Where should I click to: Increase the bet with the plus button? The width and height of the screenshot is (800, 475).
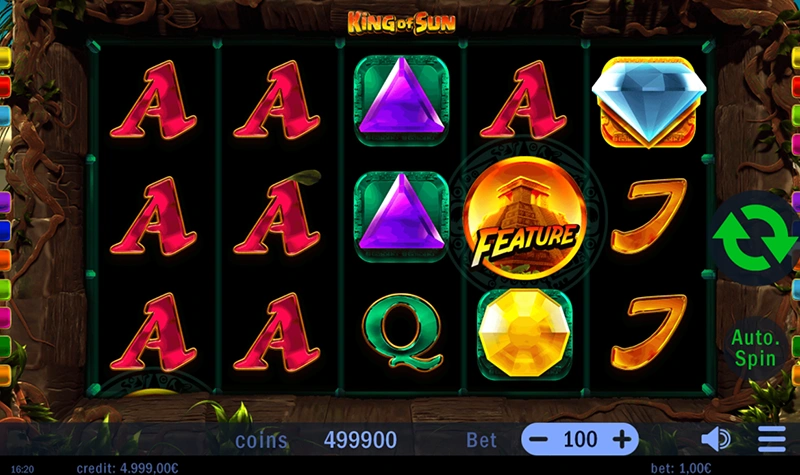621,439
